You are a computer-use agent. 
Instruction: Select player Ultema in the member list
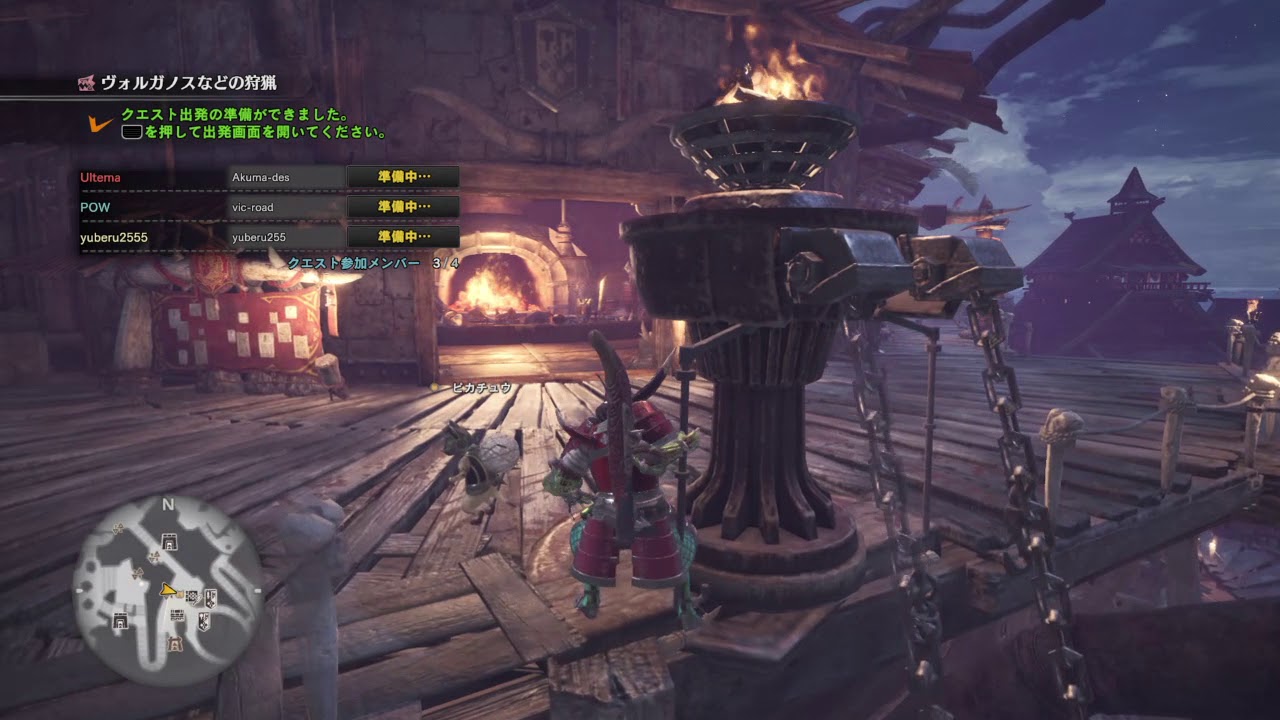click(x=100, y=178)
